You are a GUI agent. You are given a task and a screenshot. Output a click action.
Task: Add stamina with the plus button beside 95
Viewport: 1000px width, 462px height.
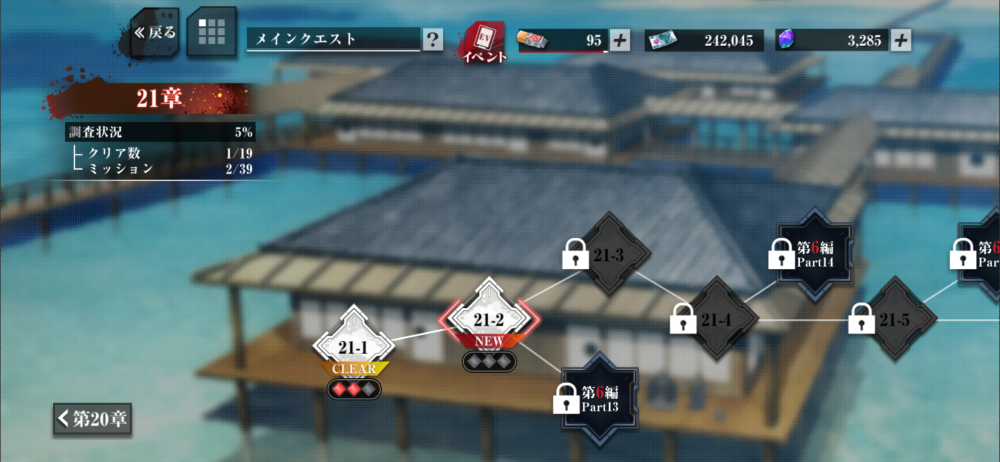tap(620, 40)
